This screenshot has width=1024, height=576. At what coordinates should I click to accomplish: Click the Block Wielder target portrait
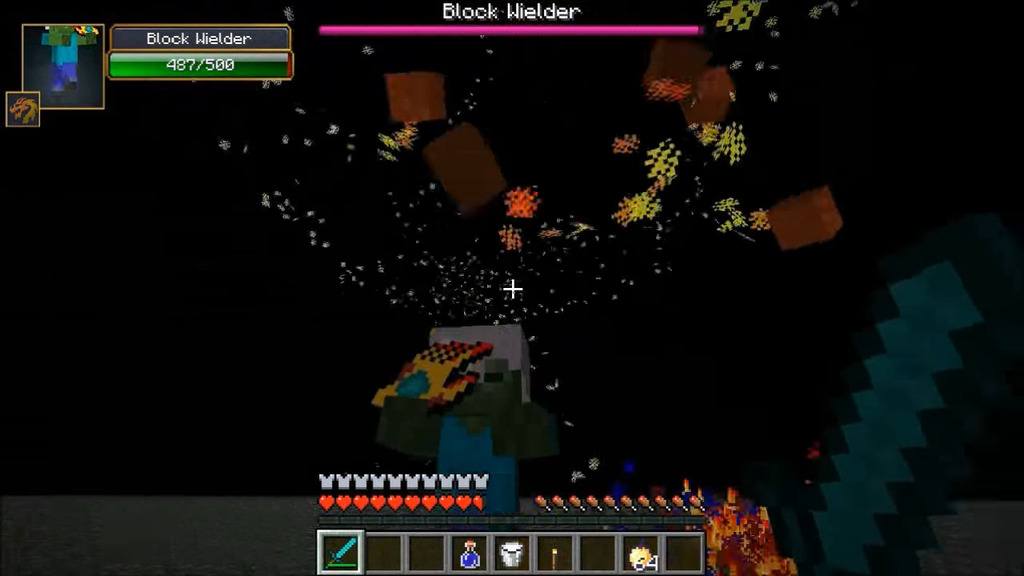click(64, 66)
